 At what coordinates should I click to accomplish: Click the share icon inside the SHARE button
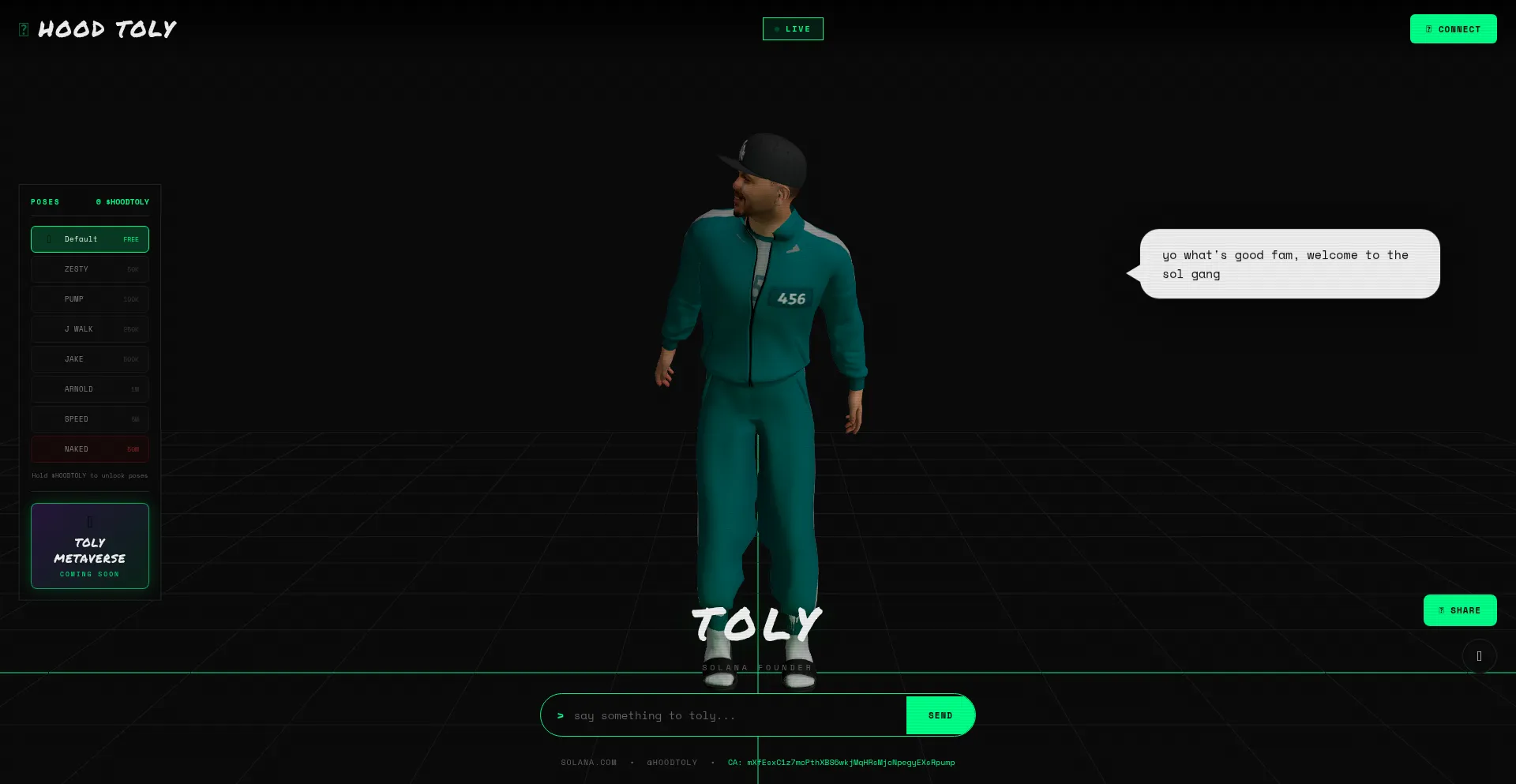1441,610
